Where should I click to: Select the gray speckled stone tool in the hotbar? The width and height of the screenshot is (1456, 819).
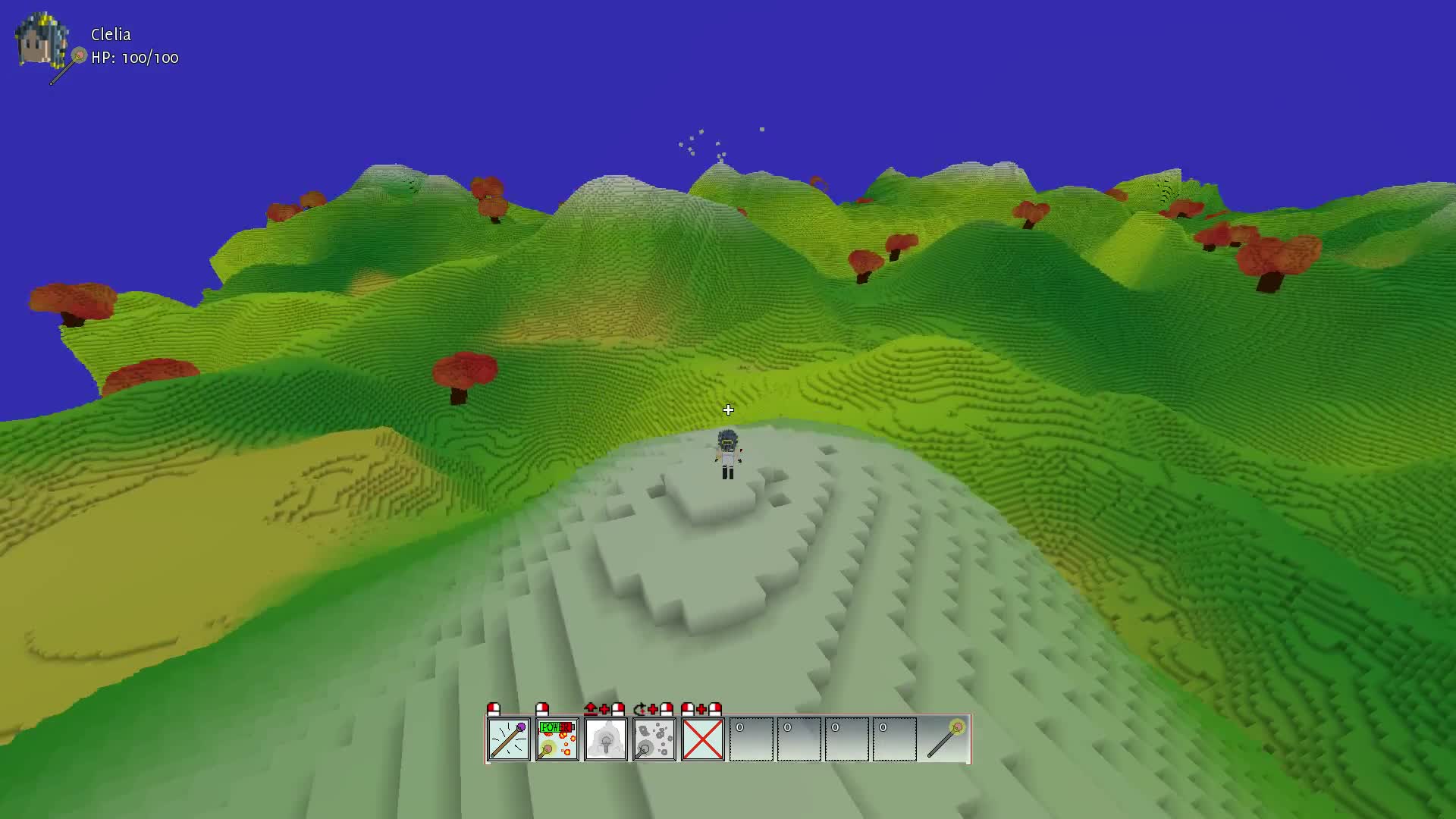coord(654,739)
